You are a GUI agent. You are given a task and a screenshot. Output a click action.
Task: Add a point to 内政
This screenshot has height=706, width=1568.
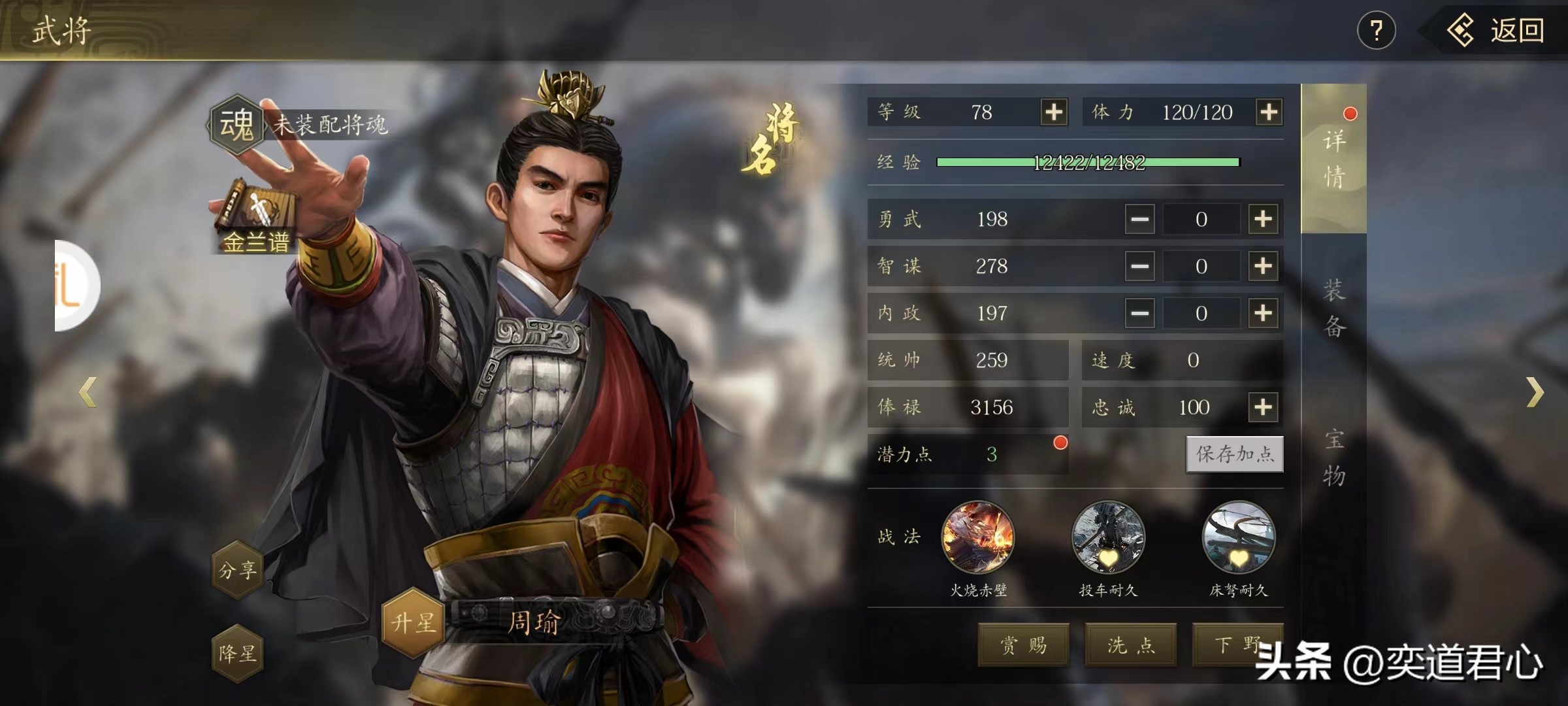click(x=1263, y=313)
